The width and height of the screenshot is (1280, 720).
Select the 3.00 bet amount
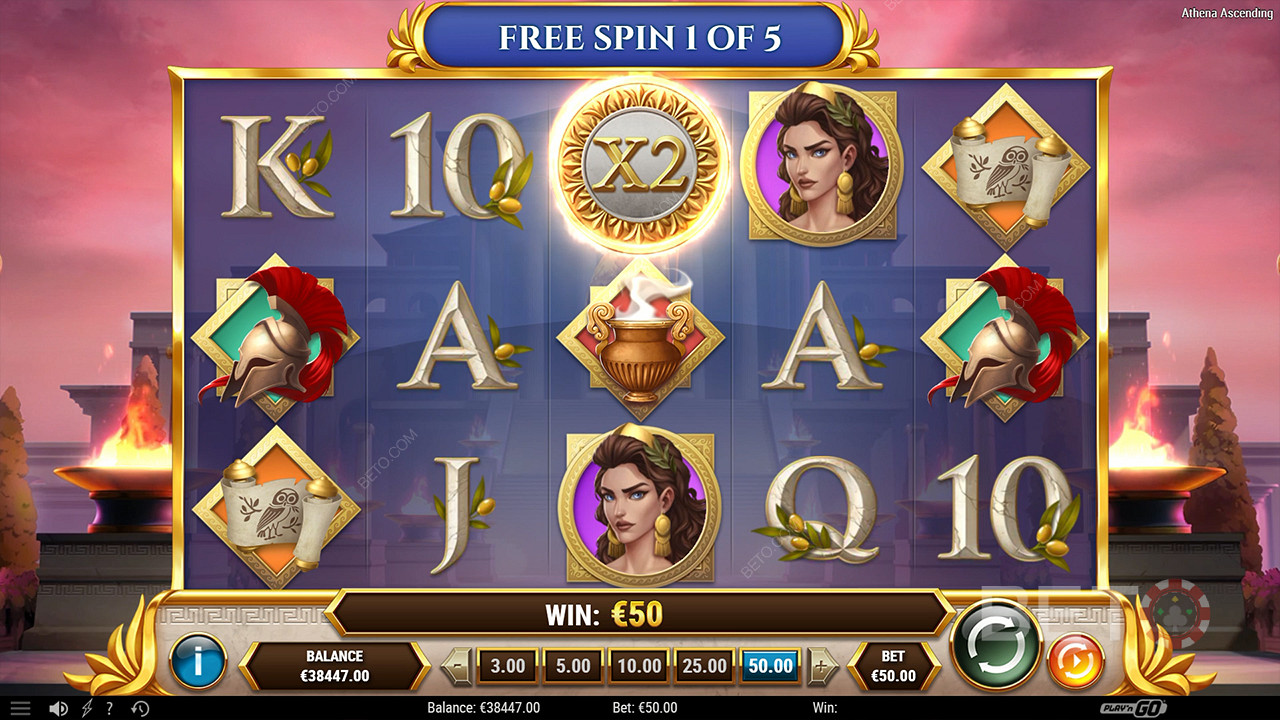coord(508,665)
